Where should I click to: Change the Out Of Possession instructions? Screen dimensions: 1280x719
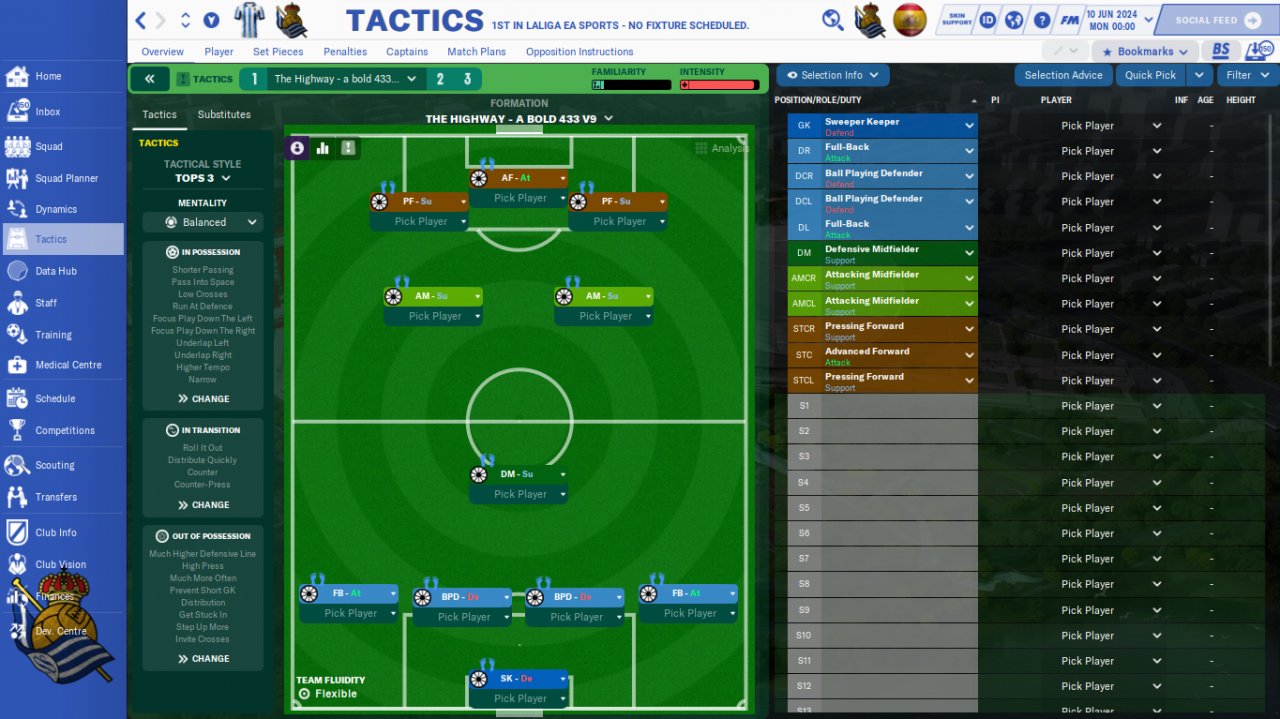[x=203, y=659]
